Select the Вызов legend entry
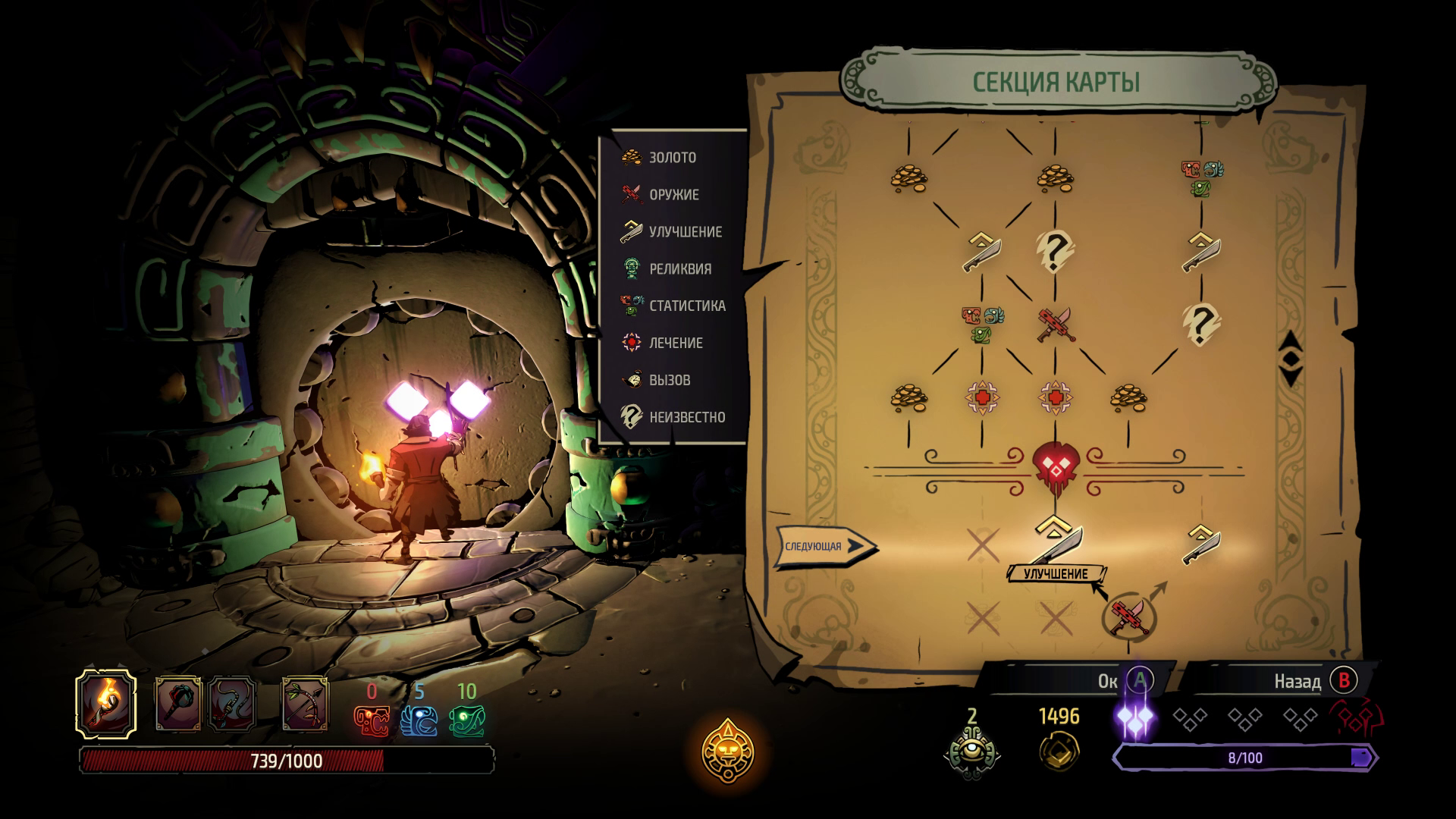1456x819 pixels. click(x=657, y=380)
